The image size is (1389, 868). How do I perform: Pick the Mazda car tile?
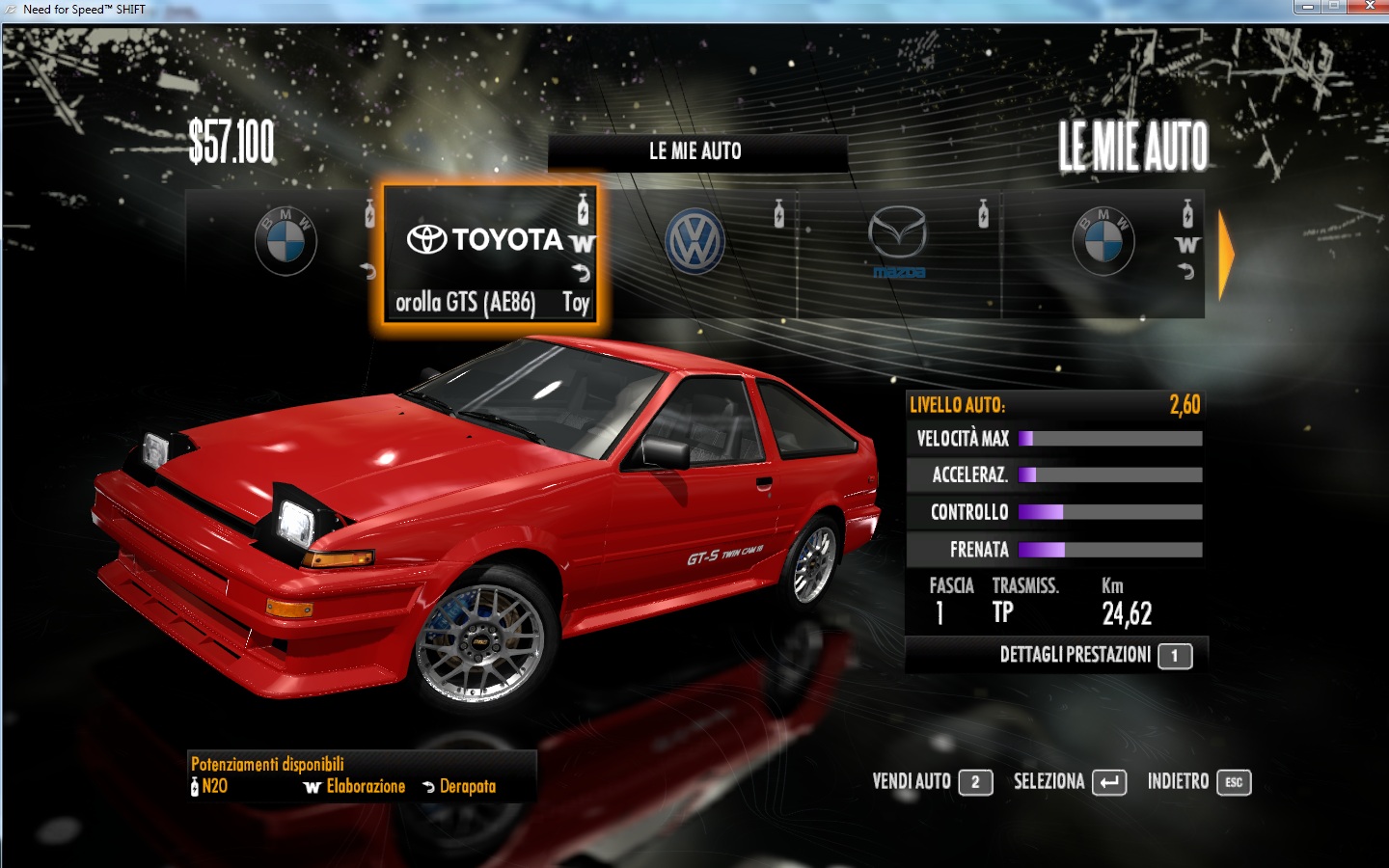(897, 241)
